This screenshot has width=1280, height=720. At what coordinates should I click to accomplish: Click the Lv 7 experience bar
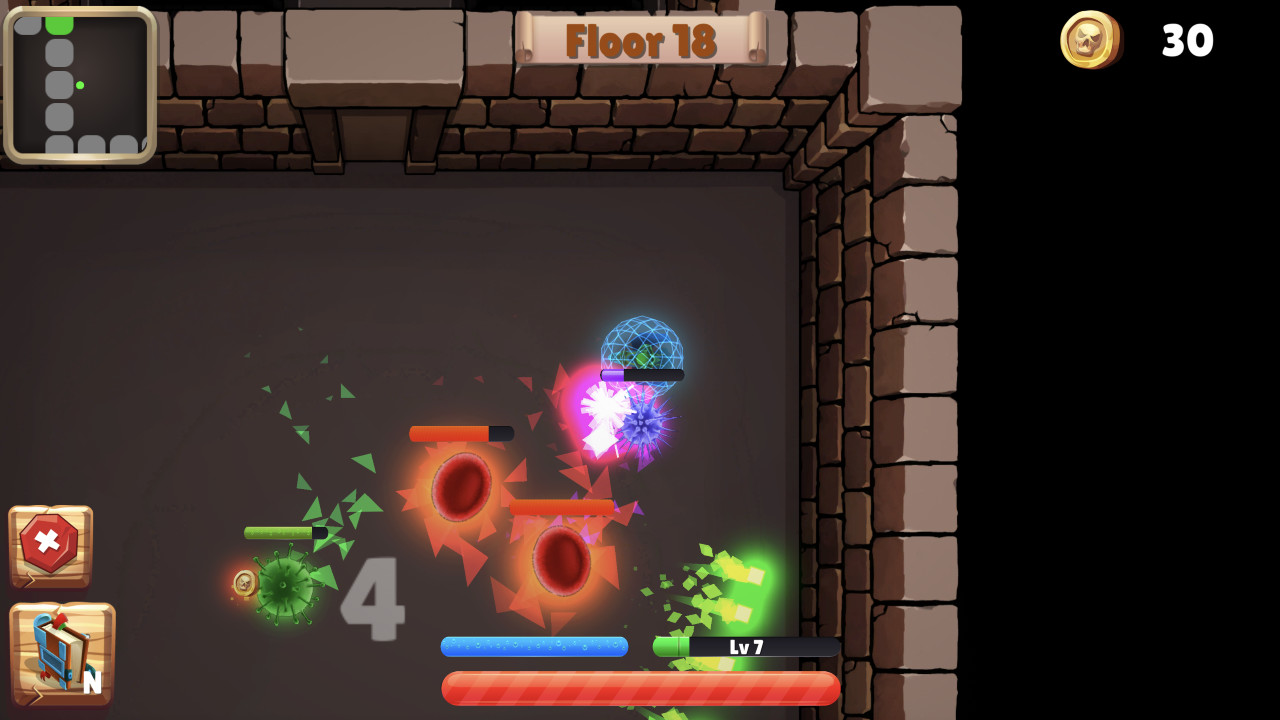click(744, 647)
